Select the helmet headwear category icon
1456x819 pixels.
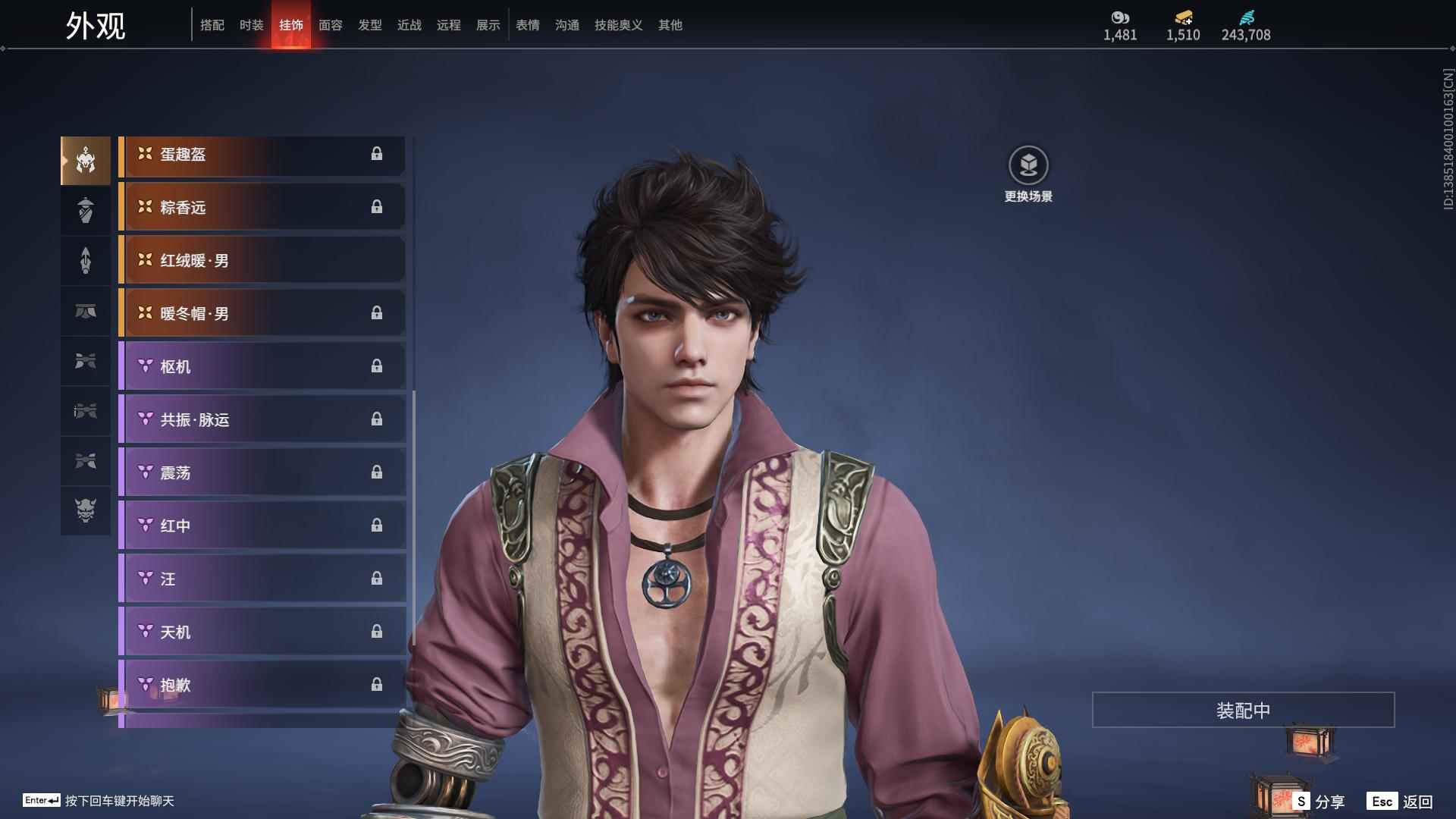pyautogui.click(x=86, y=161)
